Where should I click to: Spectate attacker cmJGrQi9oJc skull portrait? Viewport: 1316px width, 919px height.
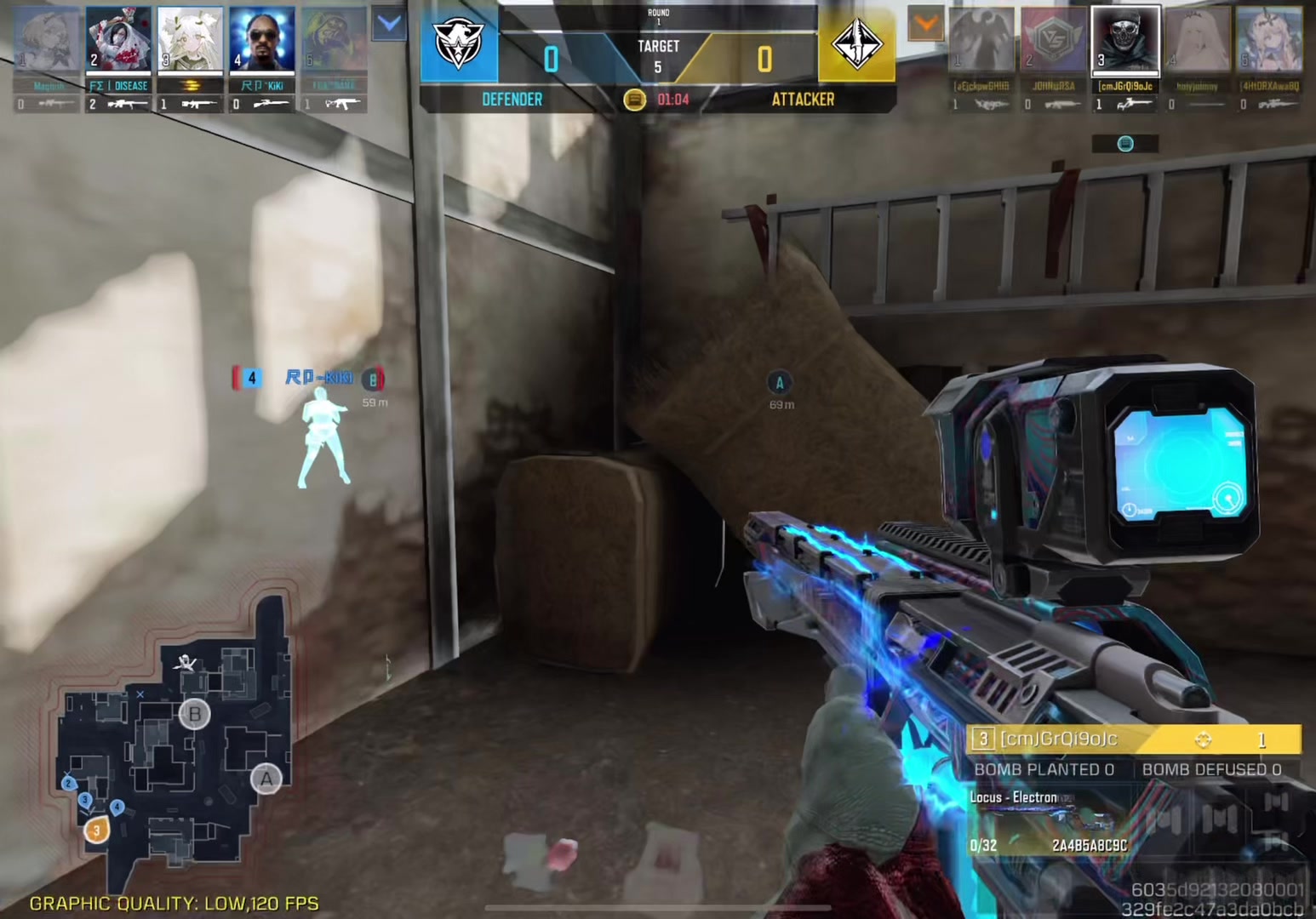pos(1124,40)
